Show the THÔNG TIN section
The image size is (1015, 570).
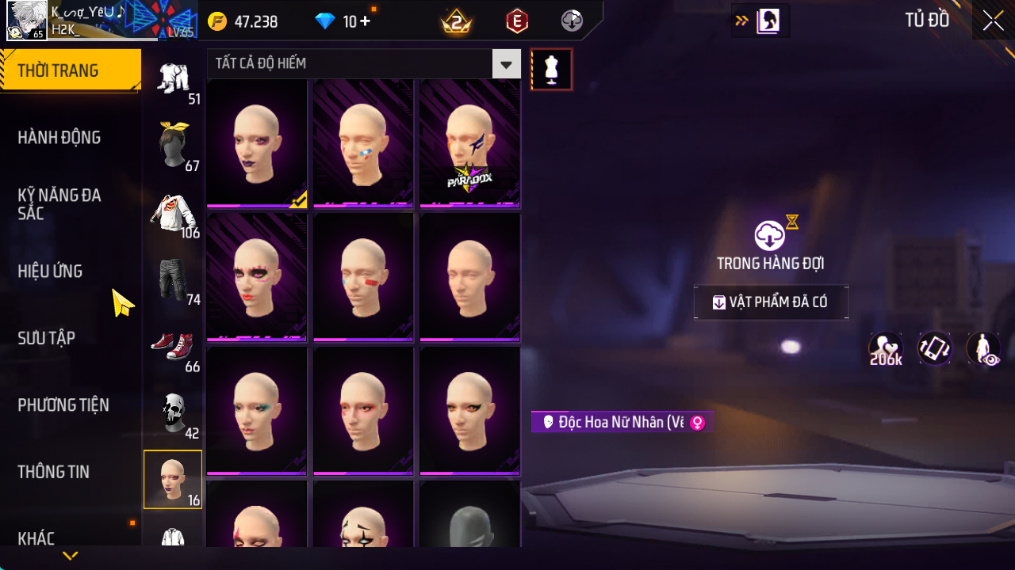53,472
